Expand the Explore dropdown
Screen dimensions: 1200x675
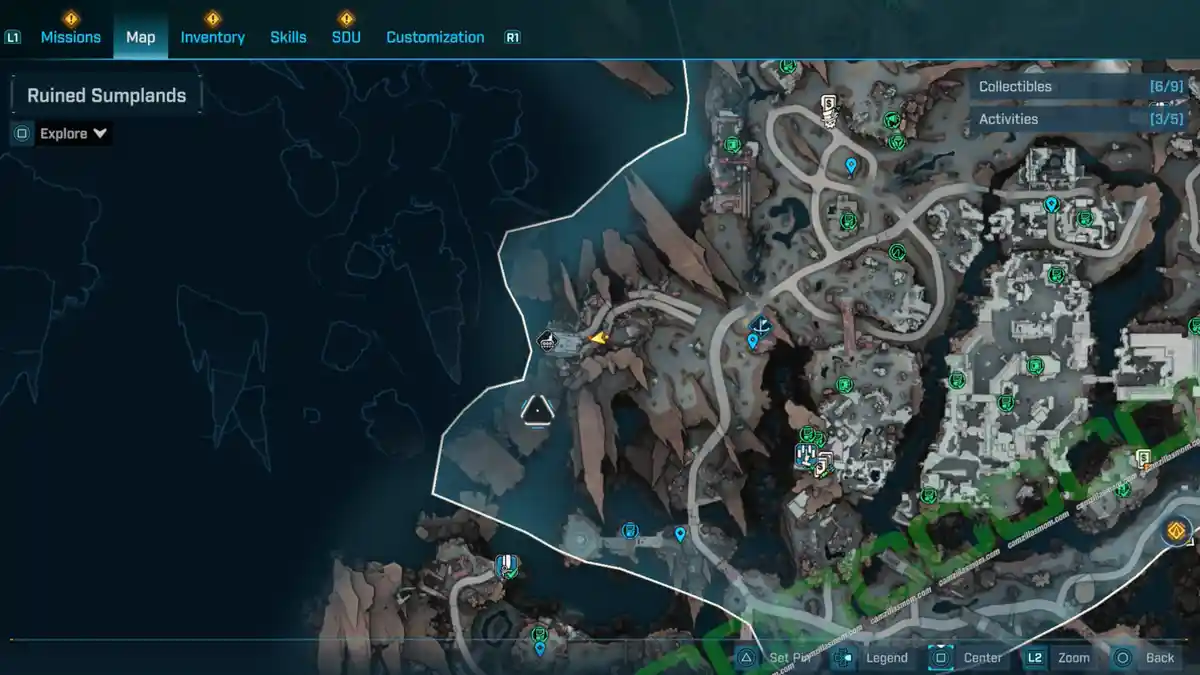[x=73, y=134]
